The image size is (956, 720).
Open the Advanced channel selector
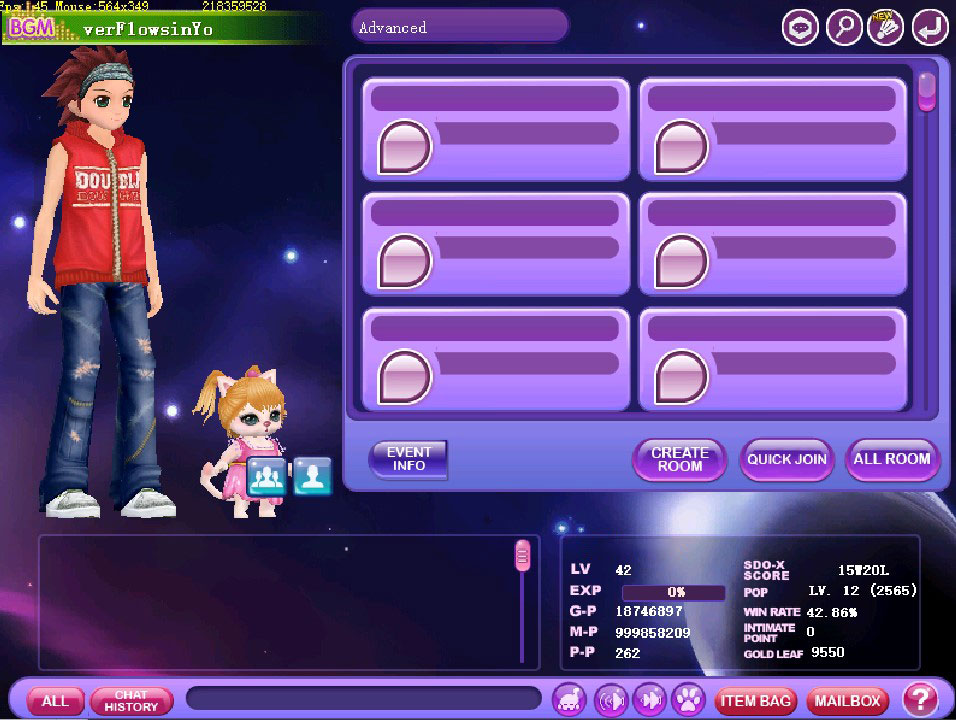click(x=459, y=27)
